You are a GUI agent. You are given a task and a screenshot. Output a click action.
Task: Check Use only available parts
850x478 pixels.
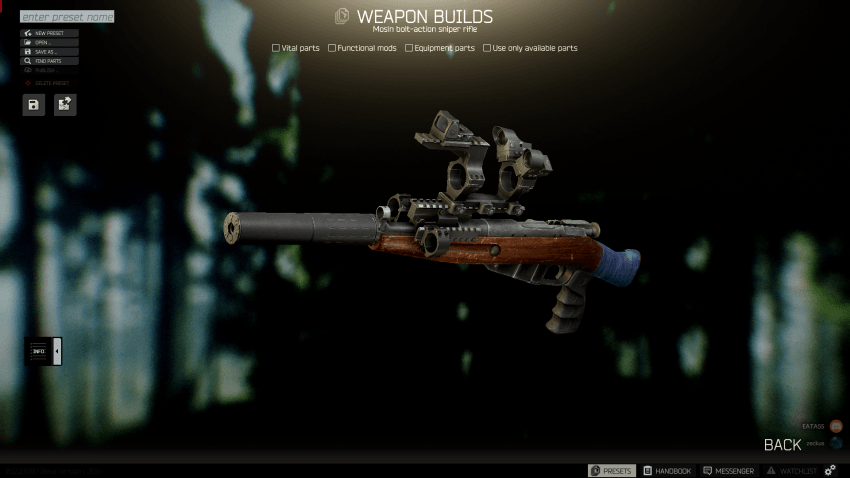[x=487, y=48]
